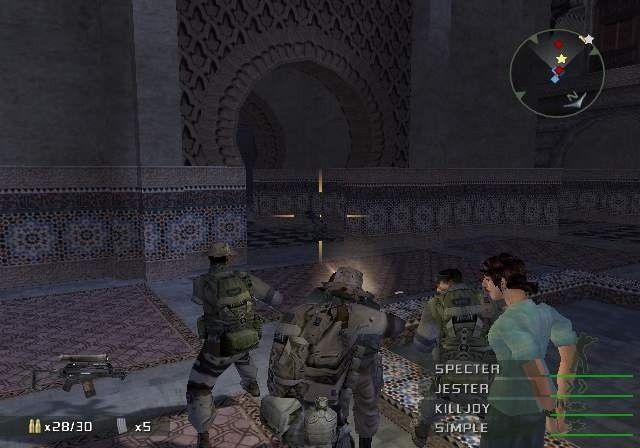Click the yellow star marker on radar

pos(562,59)
